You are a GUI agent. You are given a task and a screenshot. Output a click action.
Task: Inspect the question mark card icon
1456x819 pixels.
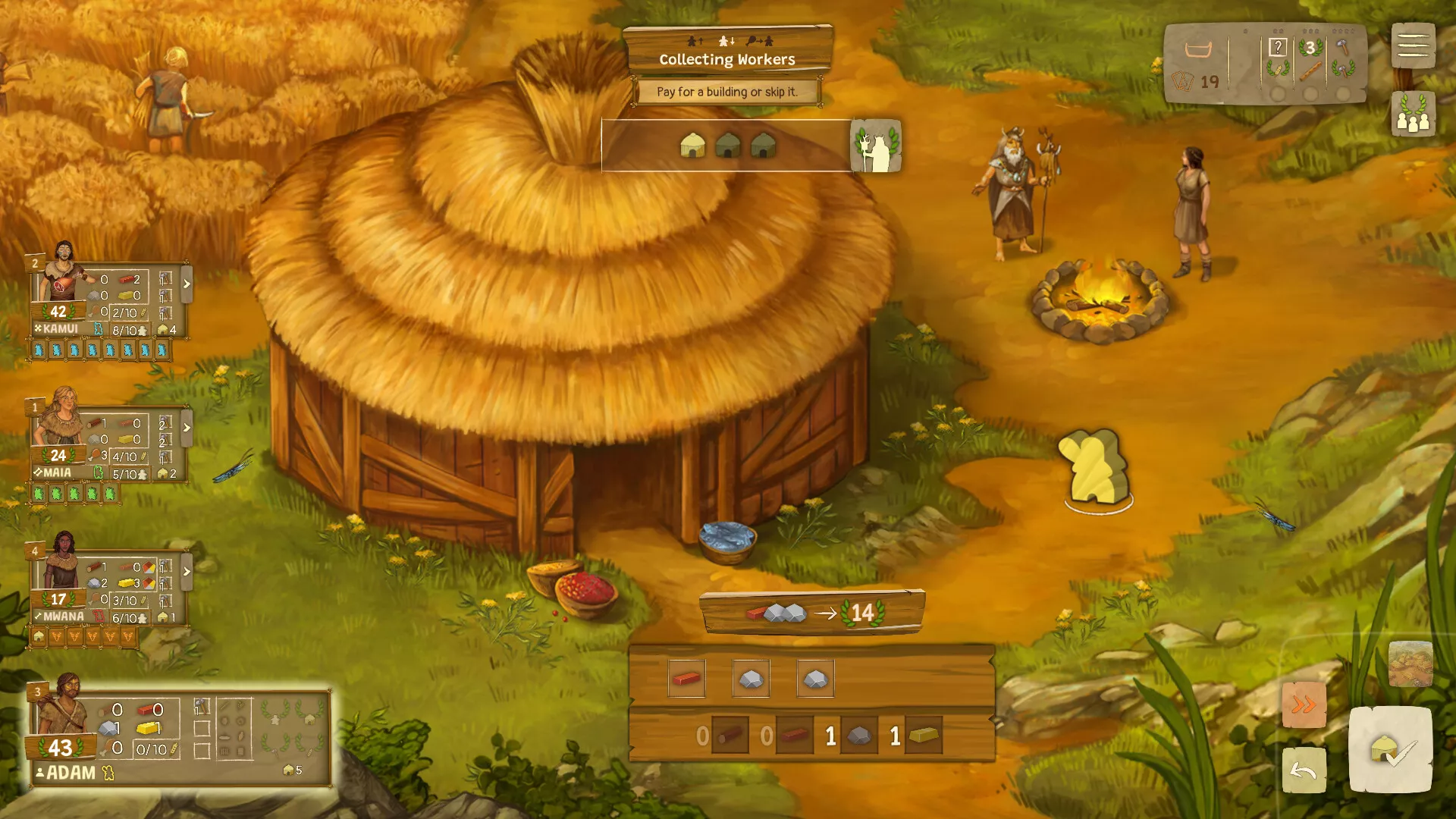pyautogui.click(x=1278, y=48)
